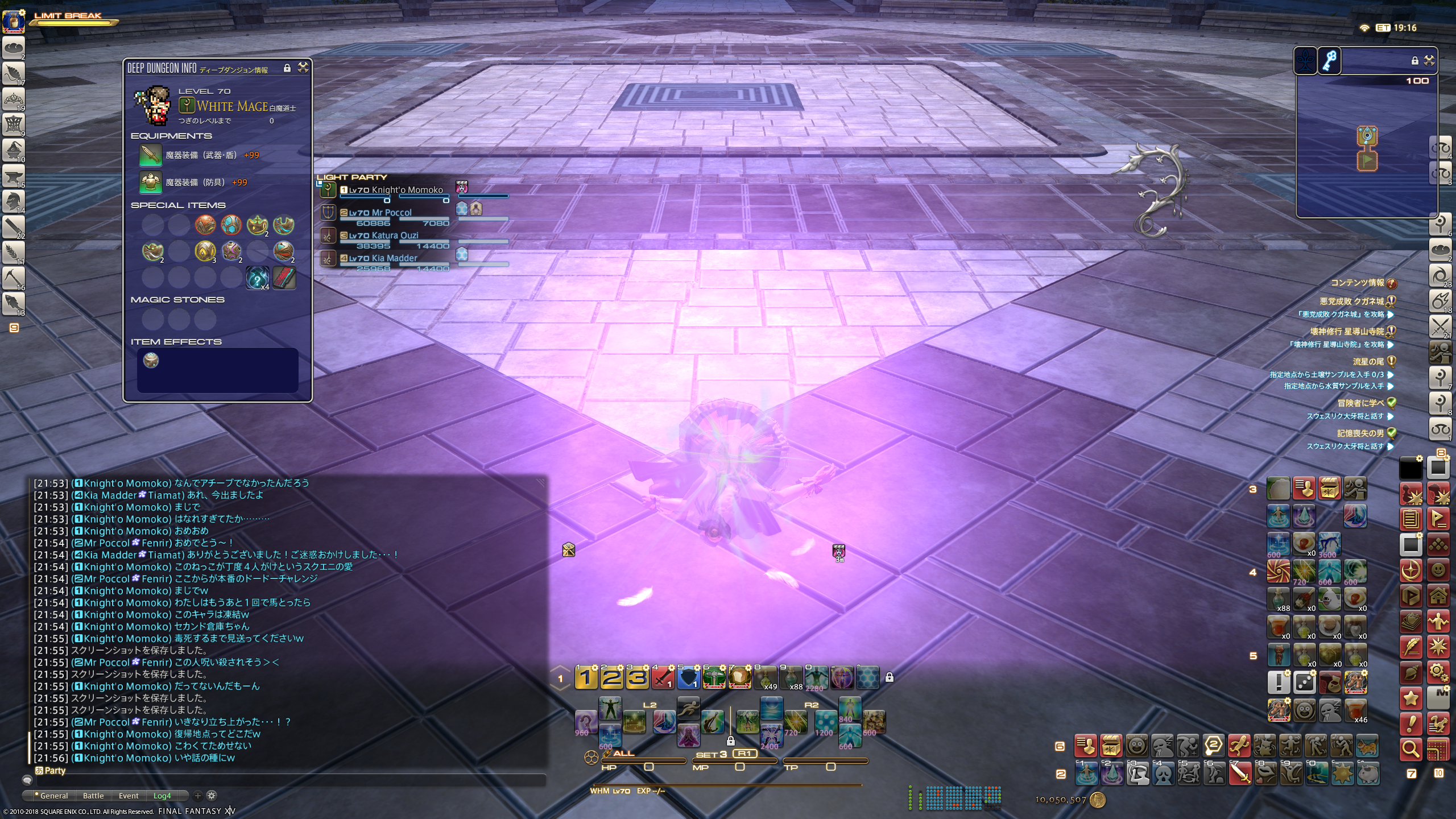Close the deep dungeon map window
Viewport: 1456px width, 819px height.
1429,60
